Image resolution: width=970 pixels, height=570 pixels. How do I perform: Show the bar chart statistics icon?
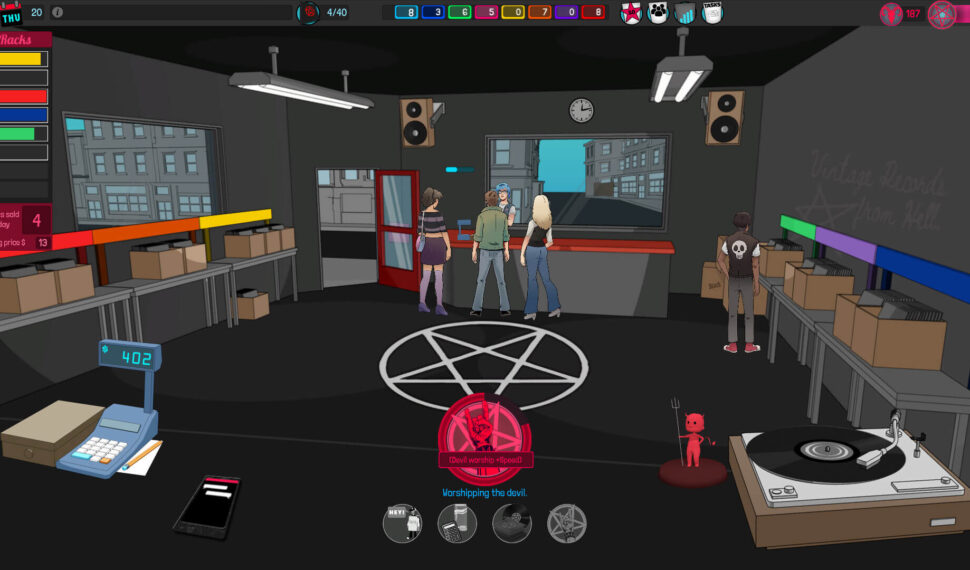[x=685, y=12]
